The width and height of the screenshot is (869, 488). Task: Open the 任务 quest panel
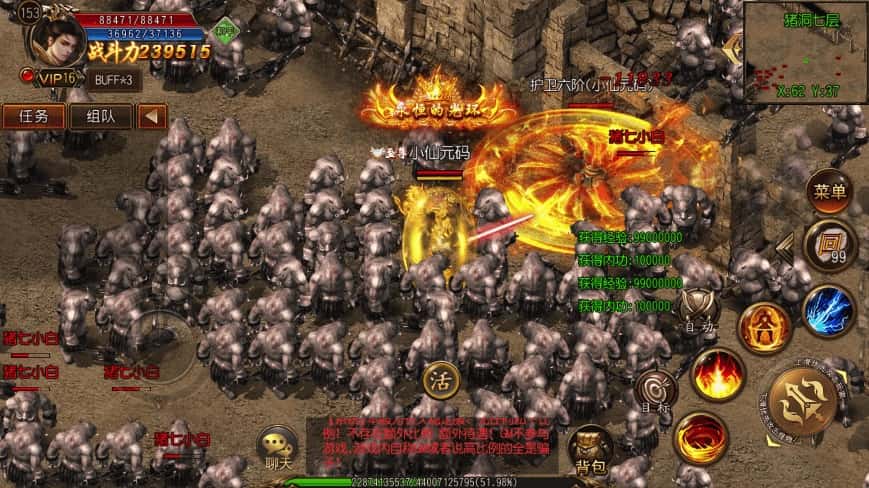click(33, 115)
